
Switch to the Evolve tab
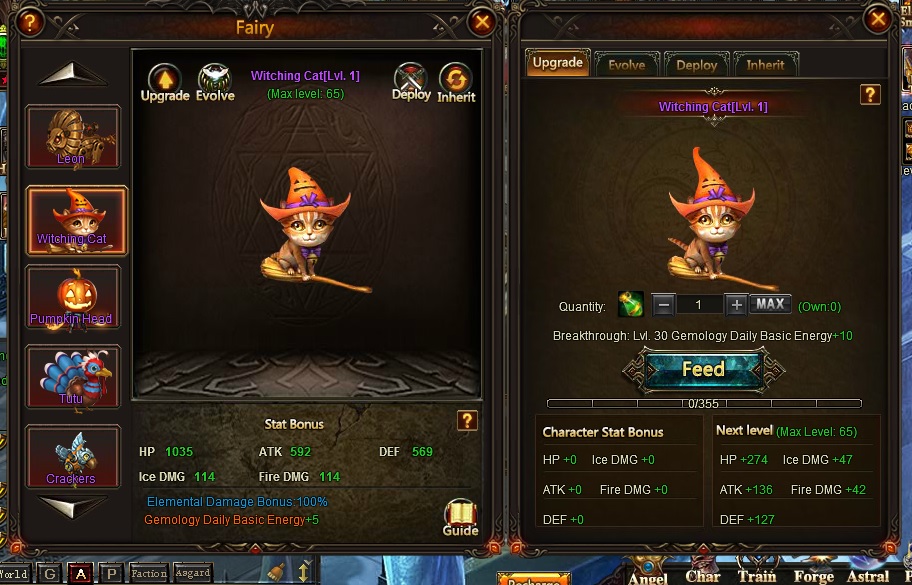[x=627, y=64]
